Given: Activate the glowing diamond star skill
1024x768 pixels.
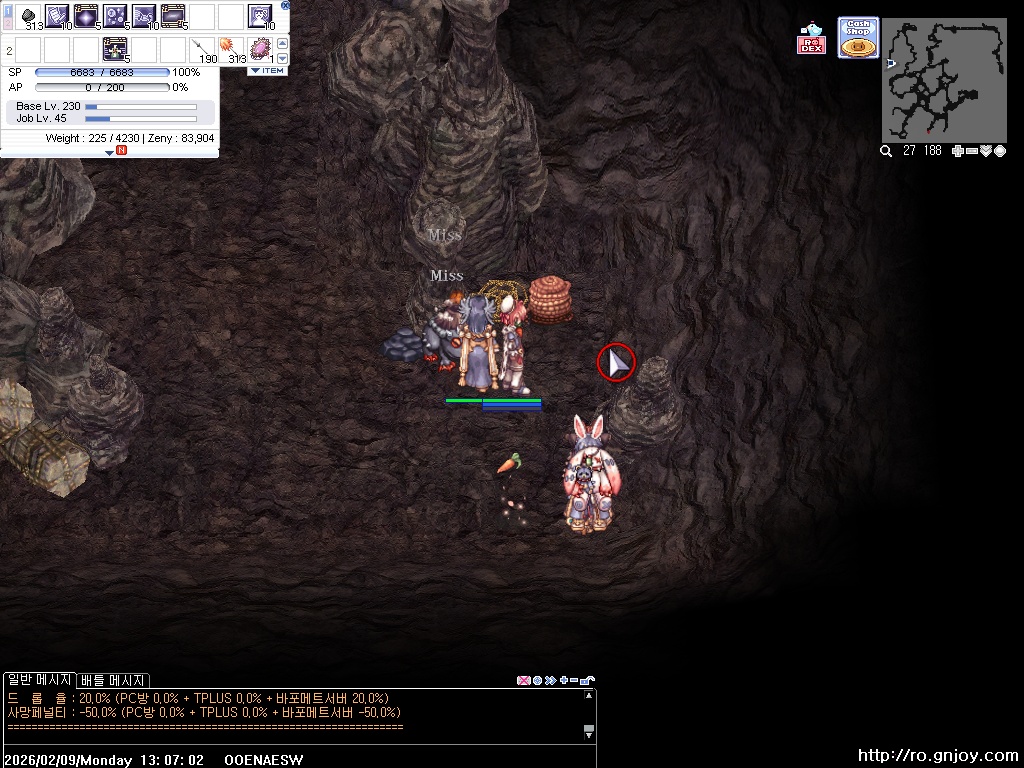Looking at the screenshot, I should [x=85, y=16].
